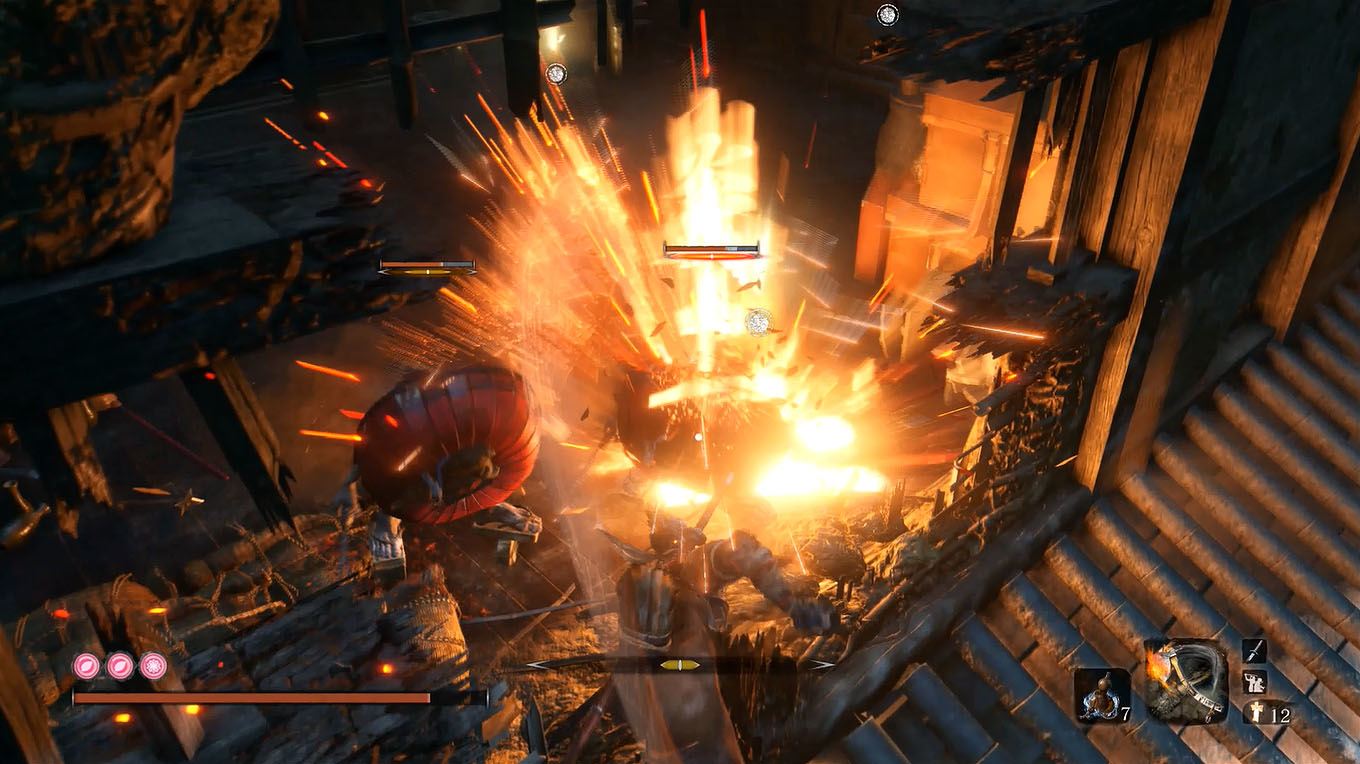Toggle lock-on marker near the upper enemy

click(756, 322)
